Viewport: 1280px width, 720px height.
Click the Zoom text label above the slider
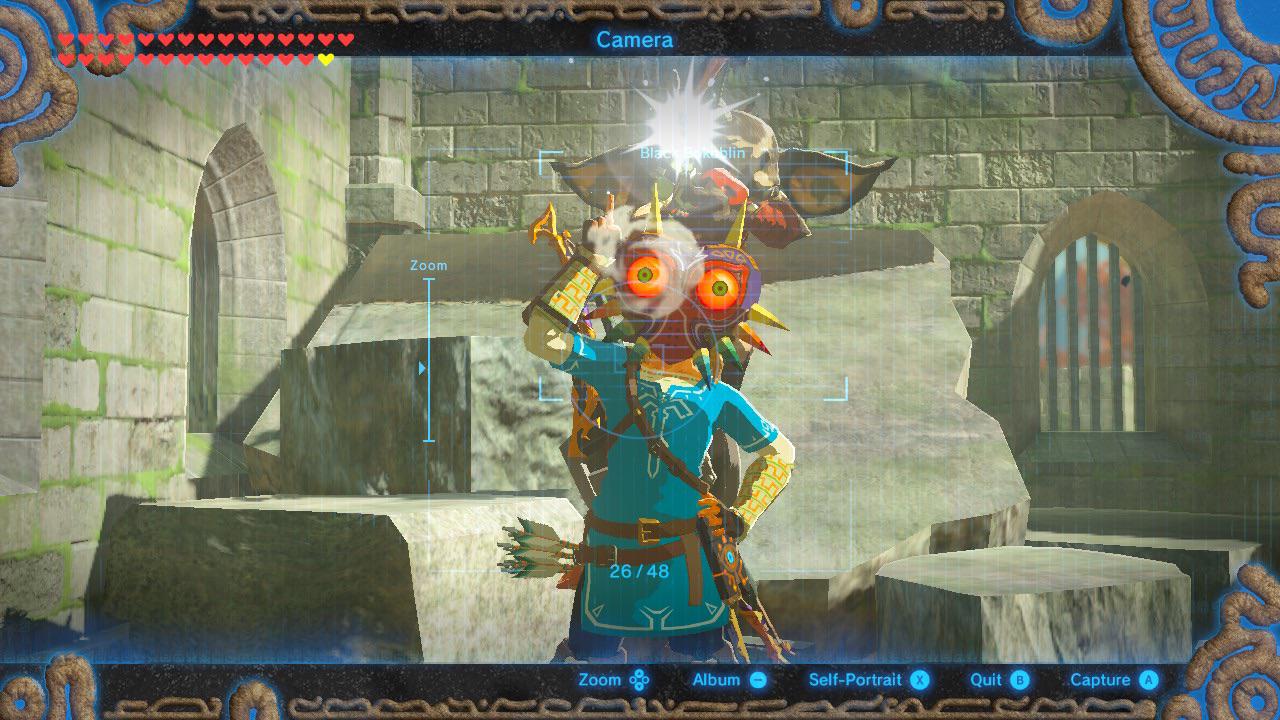point(428,264)
